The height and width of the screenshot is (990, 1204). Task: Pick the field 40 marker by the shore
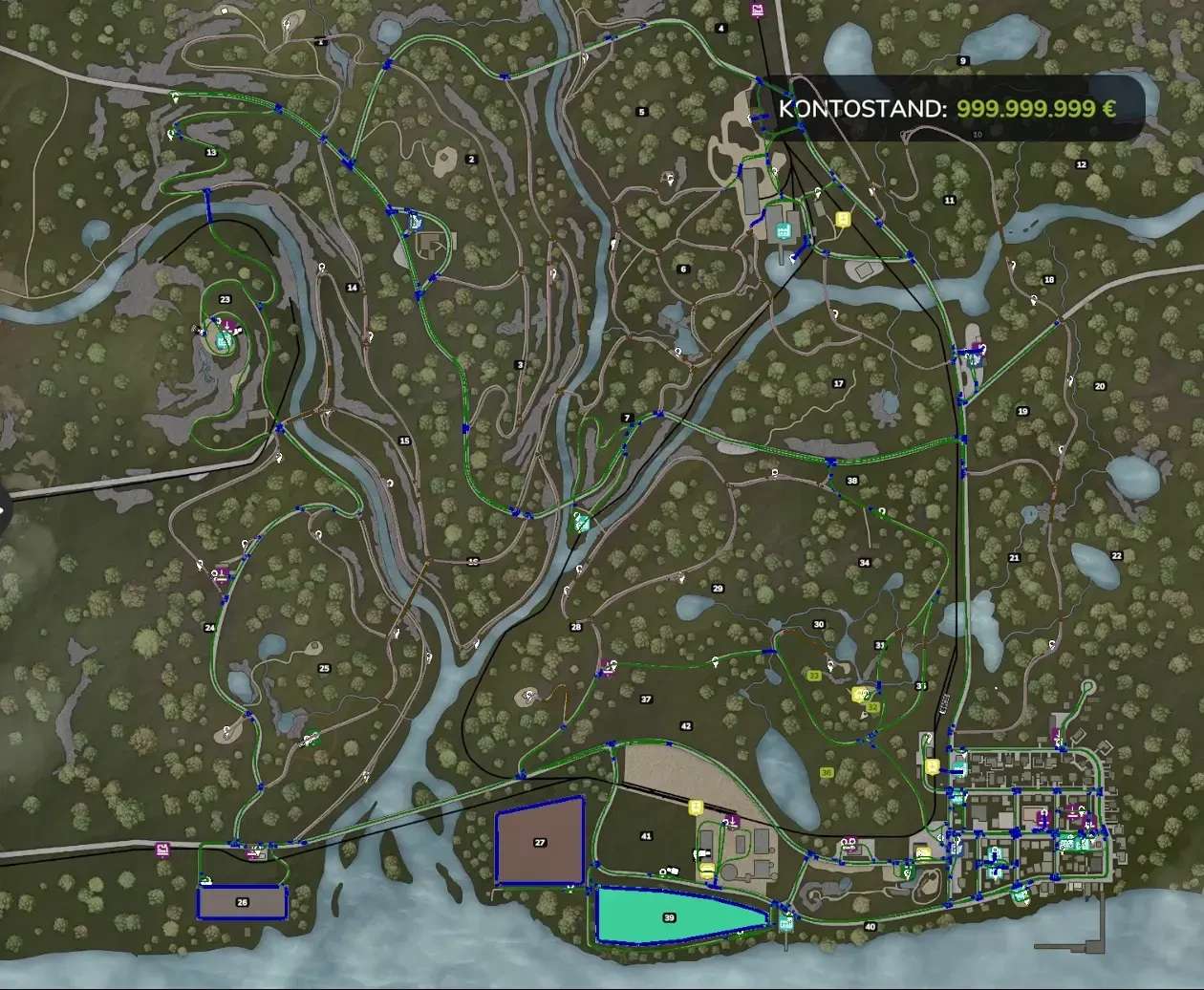pyautogui.click(x=870, y=927)
